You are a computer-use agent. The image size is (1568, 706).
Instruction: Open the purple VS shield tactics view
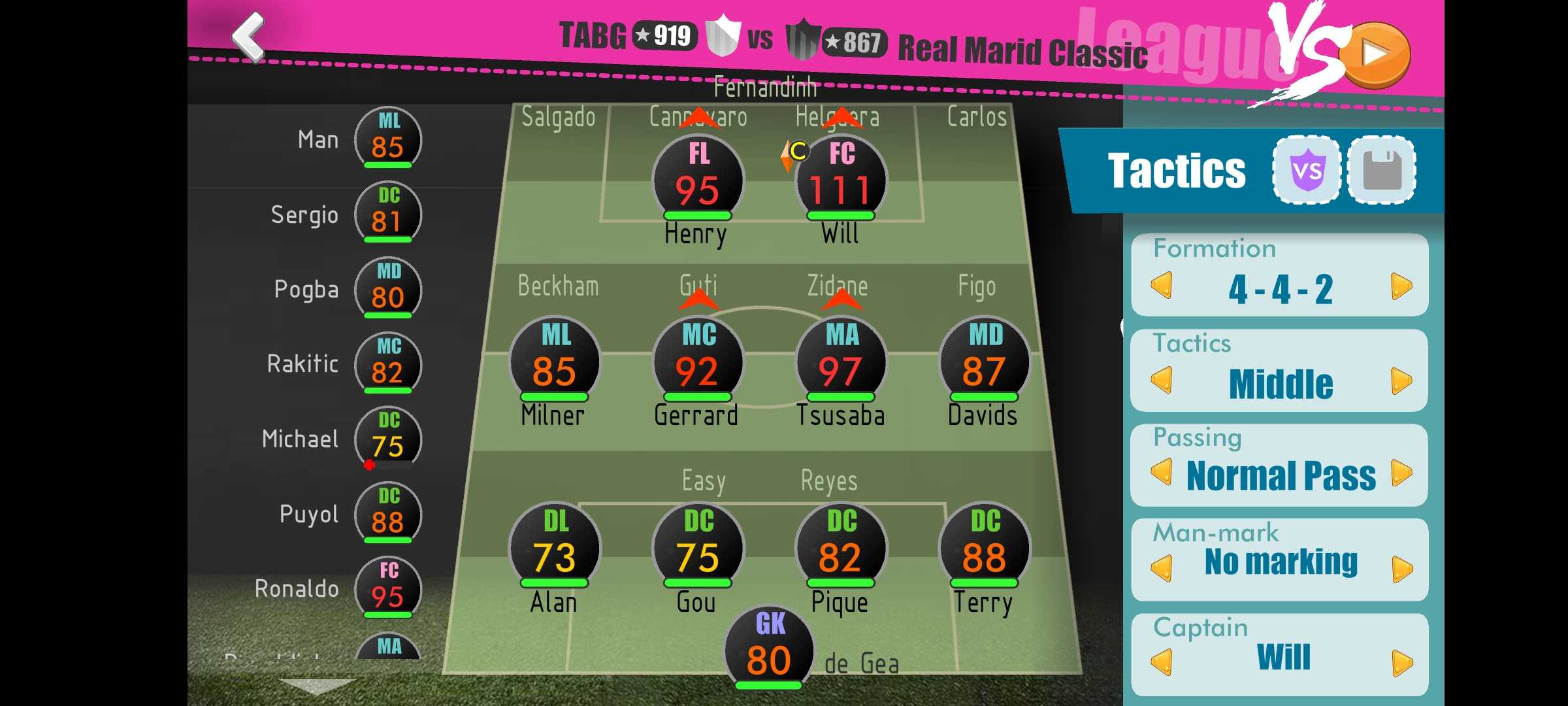pyautogui.click(x=1306, y=171)
